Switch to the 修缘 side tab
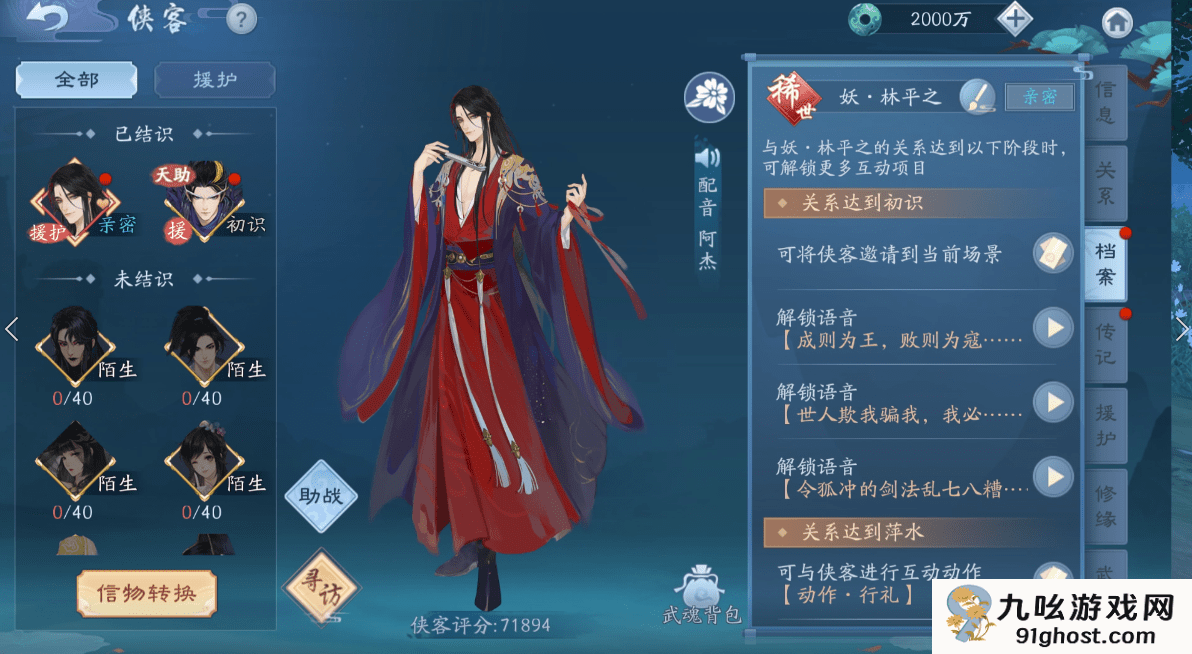The width and height of the screenshot is (1192, 654). tap(1104, 506)
